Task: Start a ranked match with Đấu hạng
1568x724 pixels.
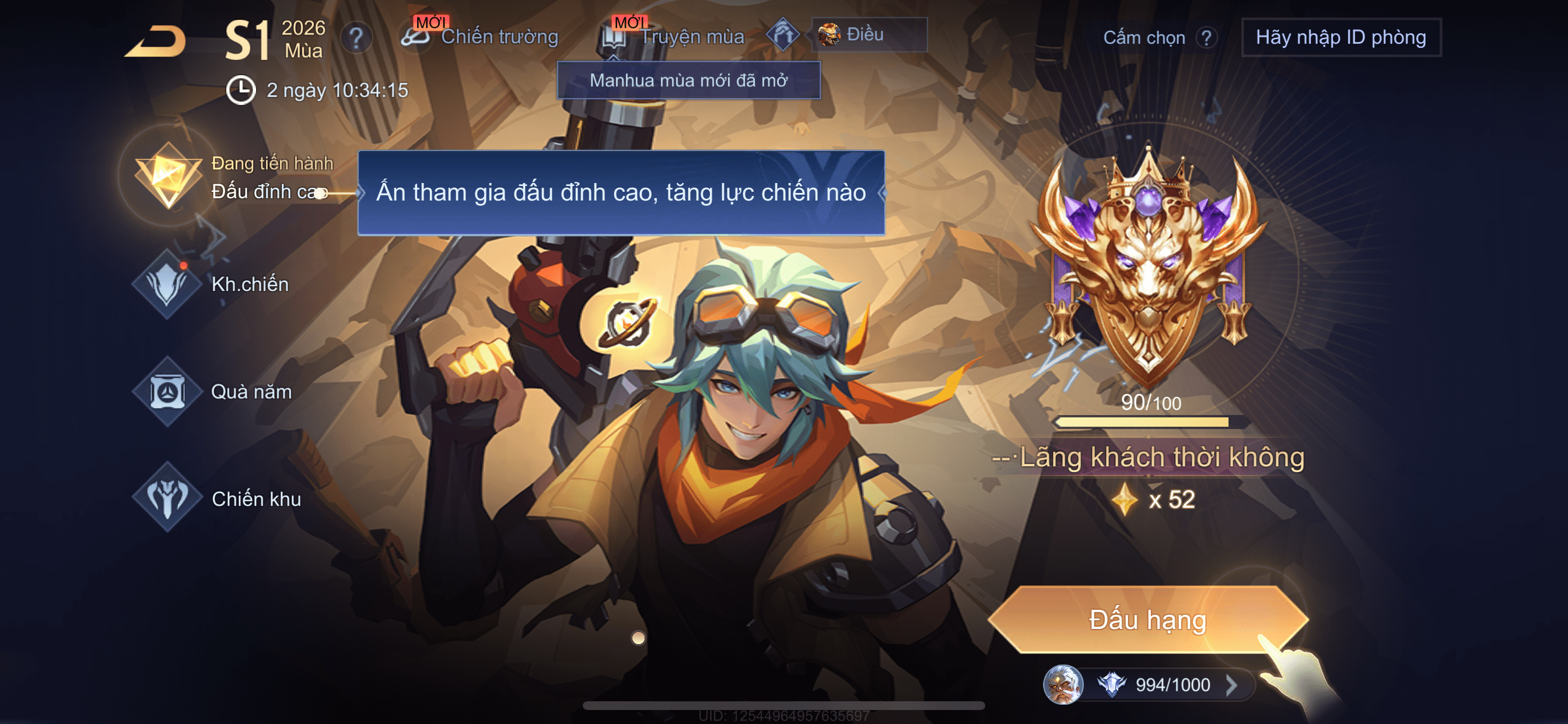Action: coord(1147,619)
